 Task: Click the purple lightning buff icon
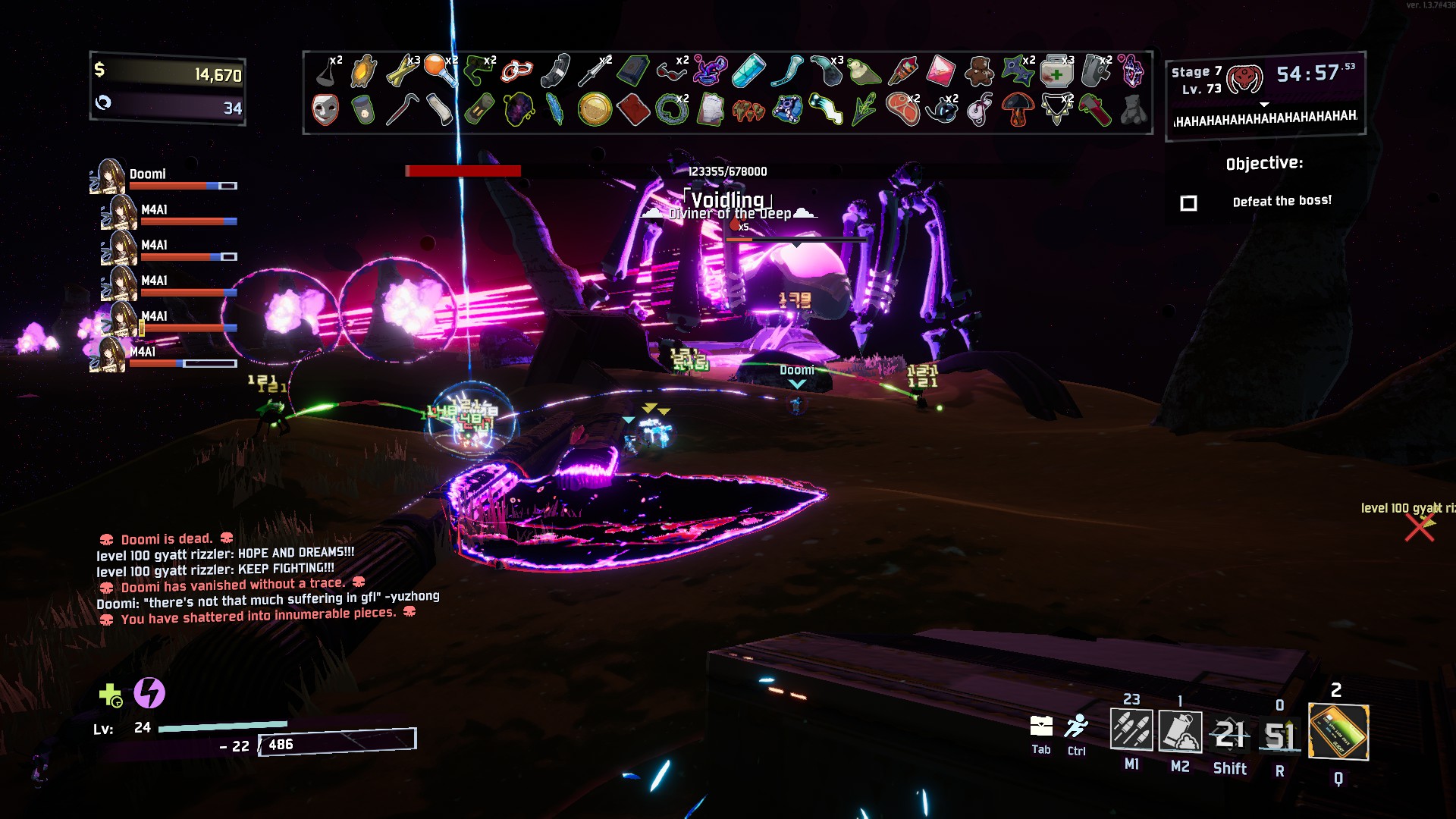[x=149, y=693]
